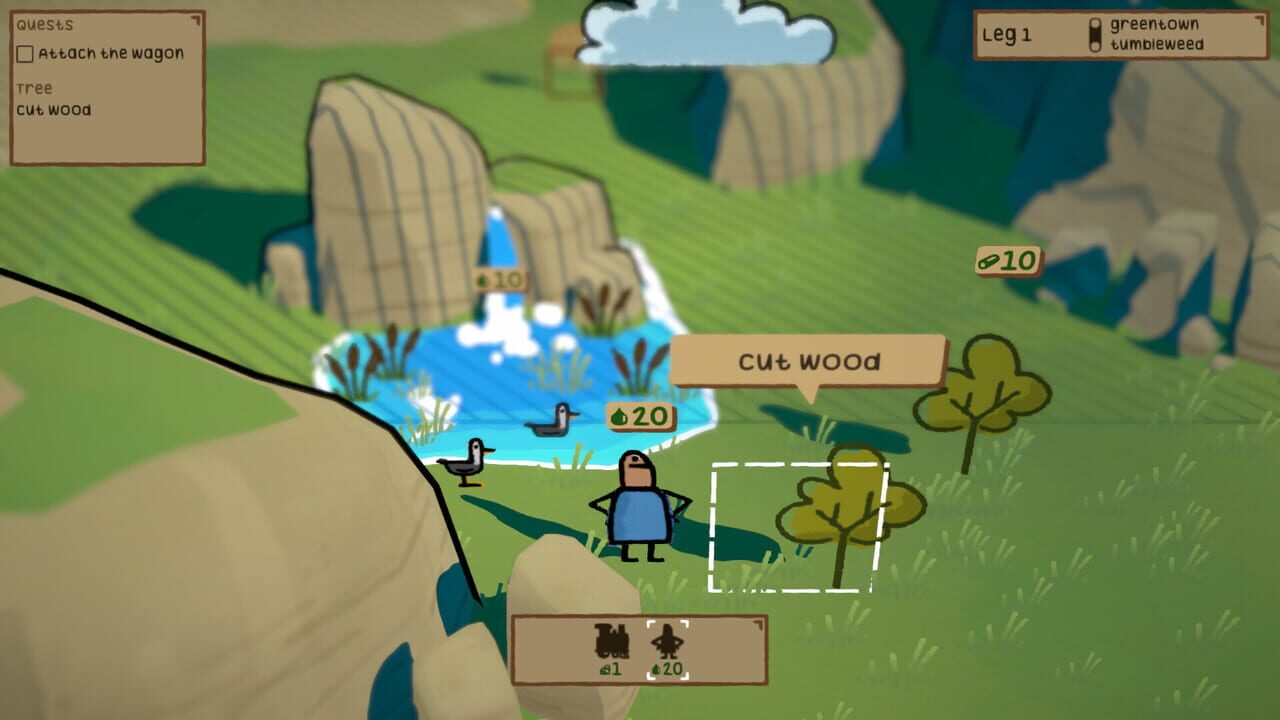
Task: Open the Quests panel header
Action: pos(45,22)
